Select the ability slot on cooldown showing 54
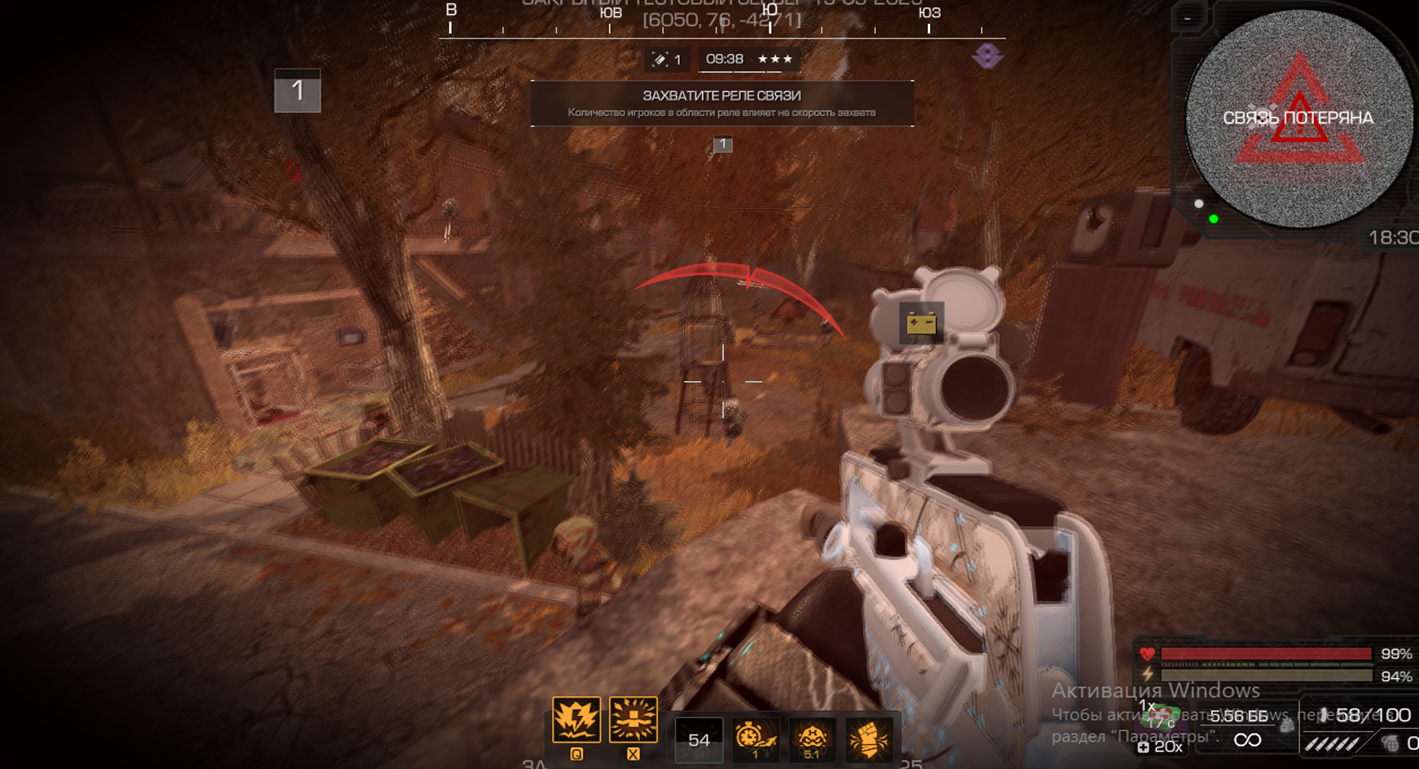Image resolution: width=1419 pixels, height=769 pixels. coord(699,740)
